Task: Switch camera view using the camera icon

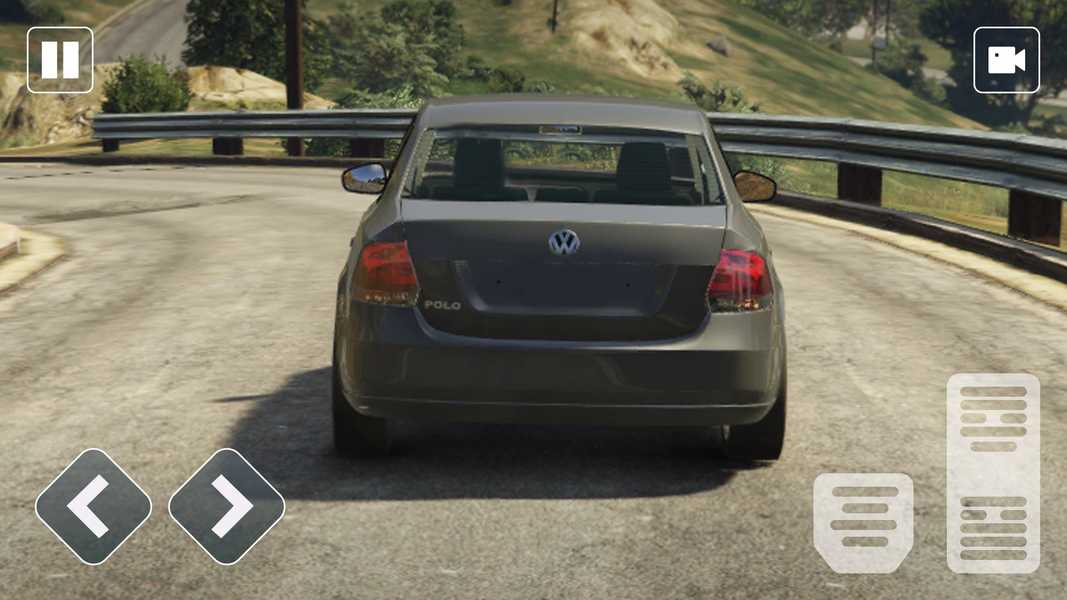Action: (1006, 60)
